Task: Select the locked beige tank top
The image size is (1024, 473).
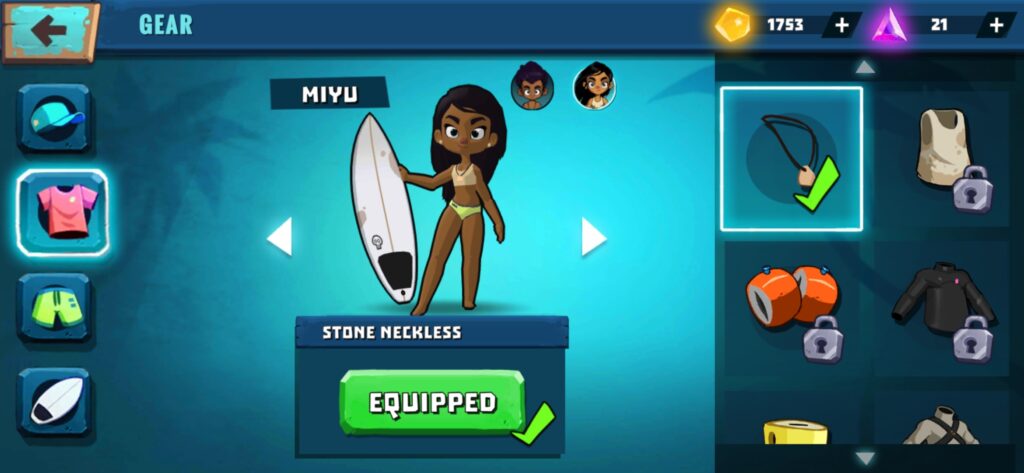Action: [x=943, y=157]
